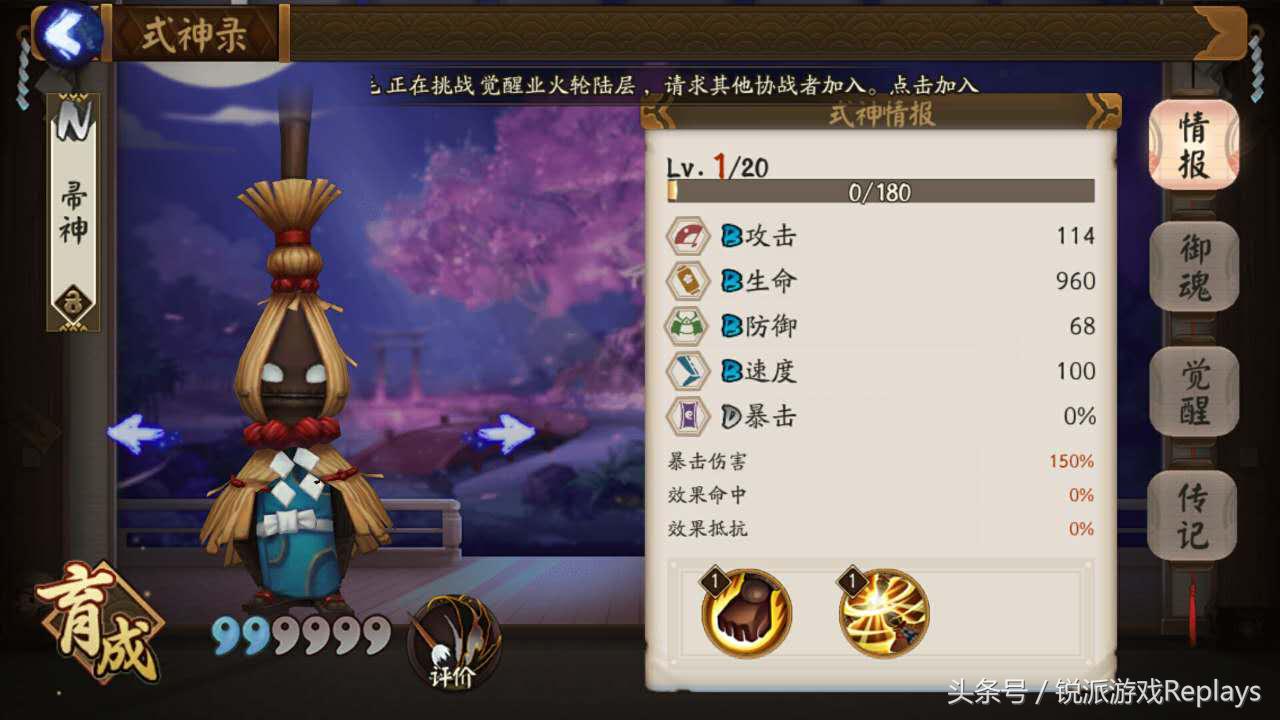Tap the 生命 health stat icon
Image resolution: width=1280 pixels, height=720 pixels.
coord(688,281)
